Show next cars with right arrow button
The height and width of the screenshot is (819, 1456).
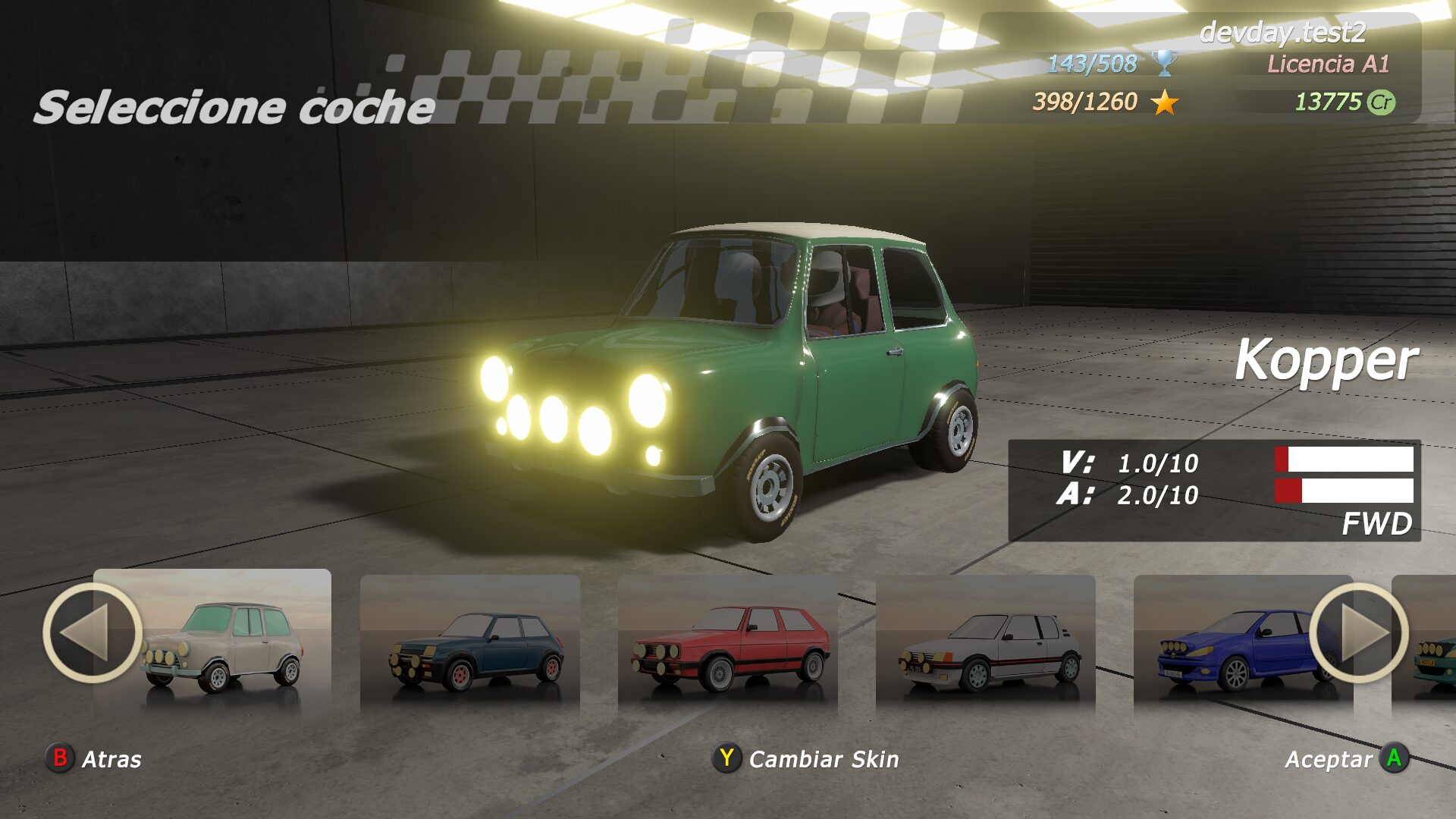pos(1358,632)
